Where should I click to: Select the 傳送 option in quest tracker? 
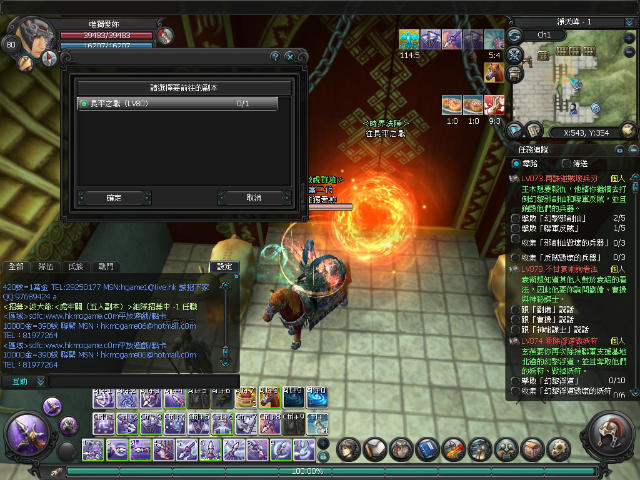point(569,163)
